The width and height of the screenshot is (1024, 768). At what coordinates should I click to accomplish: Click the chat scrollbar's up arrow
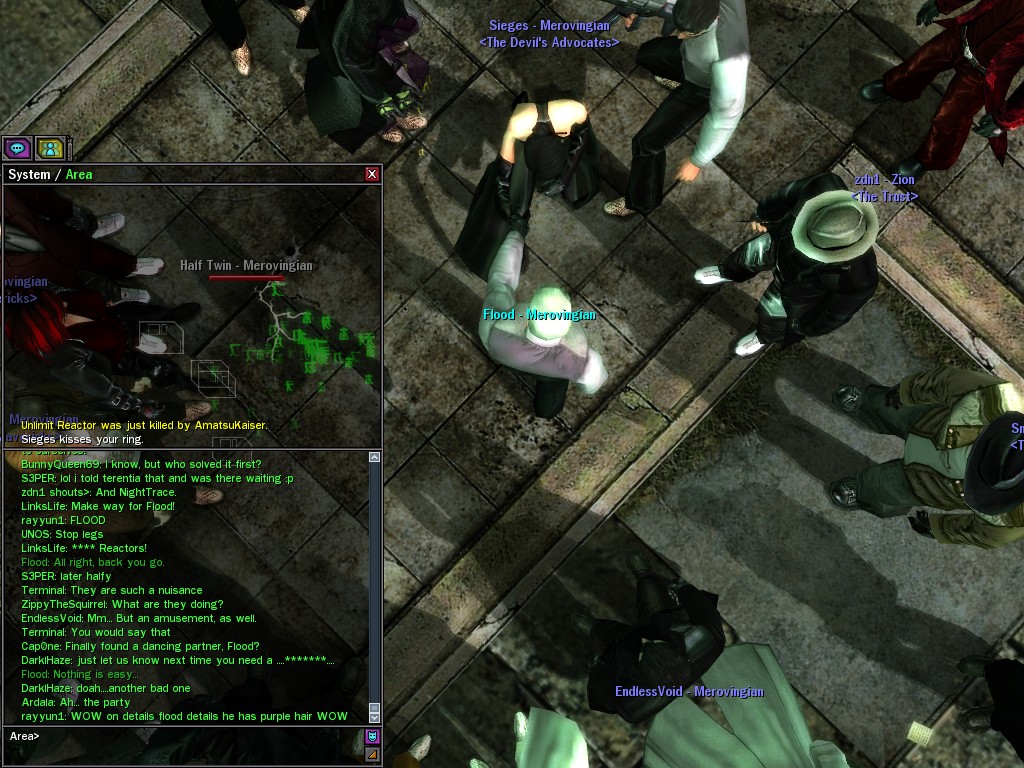pyautogui.click(x=375, y=457)
